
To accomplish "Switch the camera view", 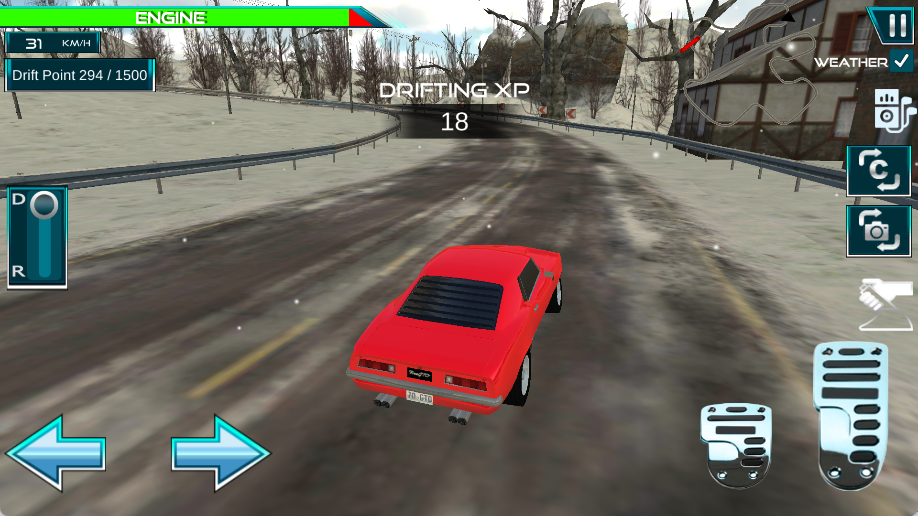I will 879,231.
